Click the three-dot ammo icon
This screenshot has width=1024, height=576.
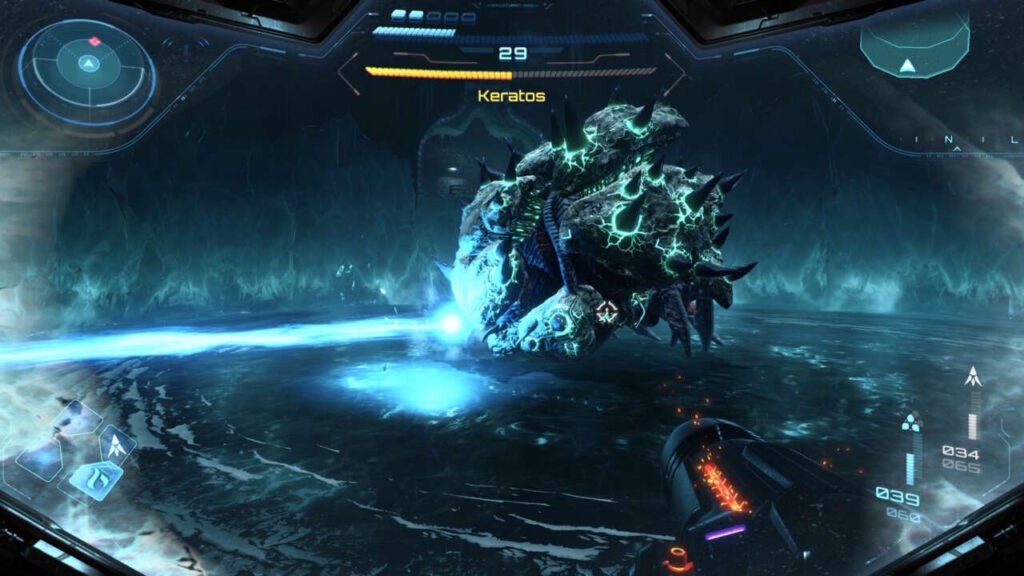click(908, 423)
